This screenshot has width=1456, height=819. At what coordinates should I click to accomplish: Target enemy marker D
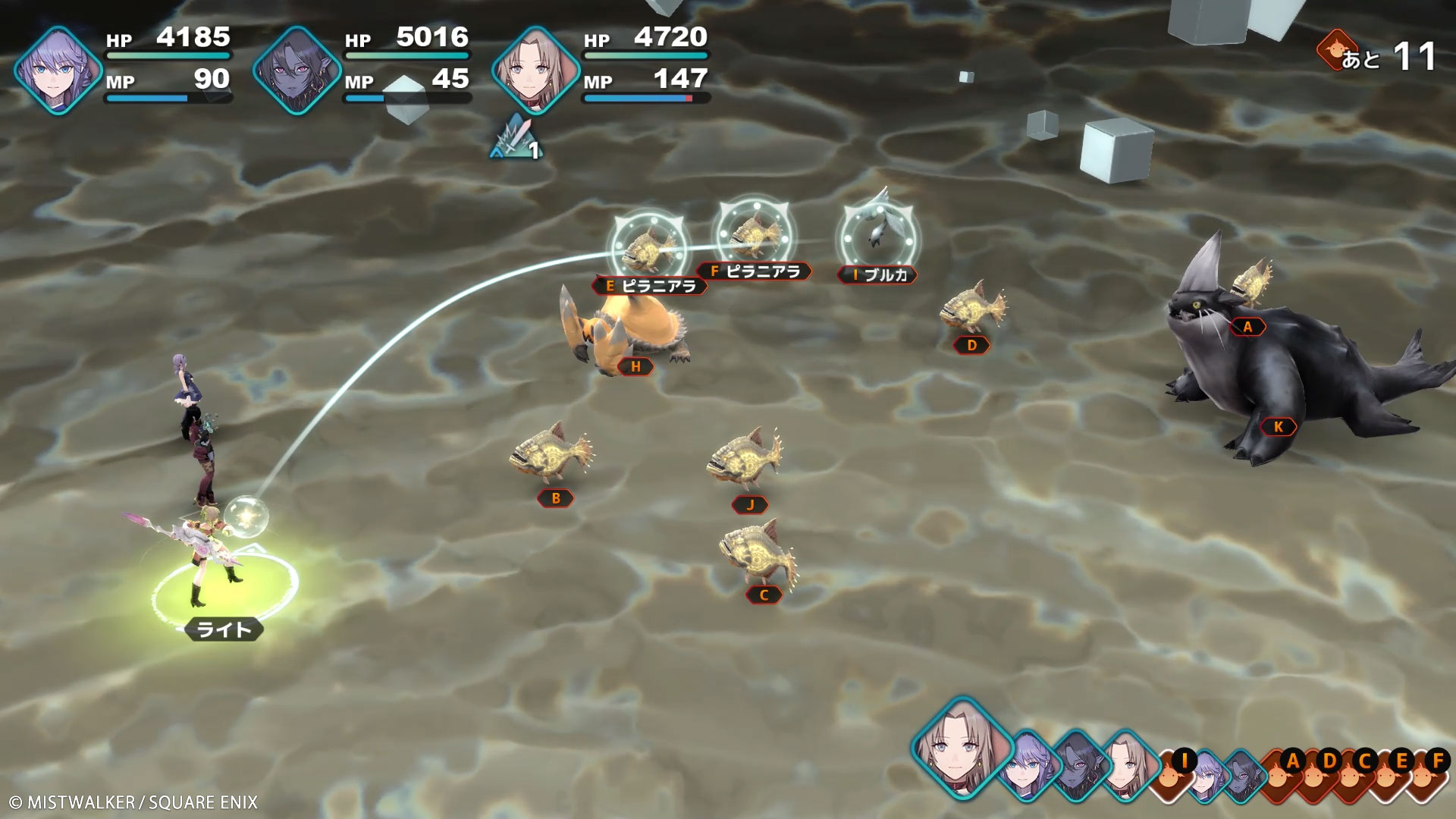[x=972, y=346]
